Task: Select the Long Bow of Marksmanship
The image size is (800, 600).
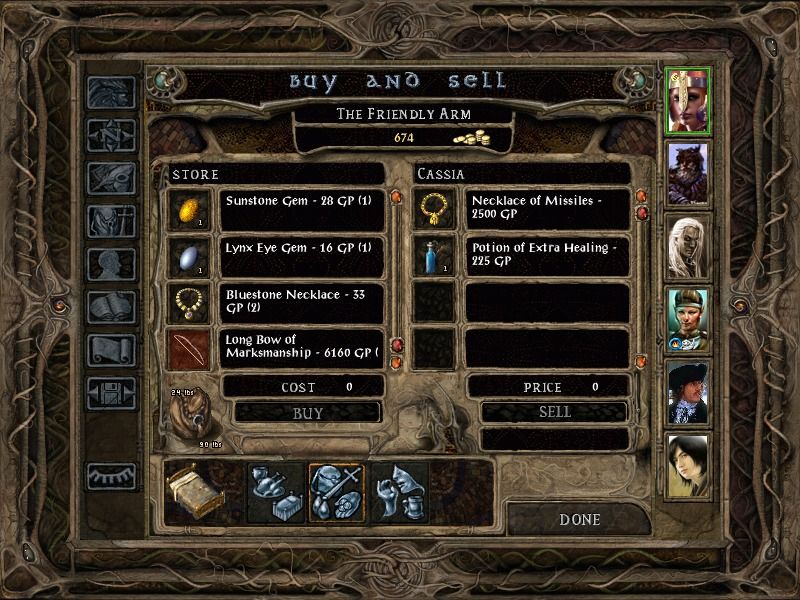Action: [302, 347]
